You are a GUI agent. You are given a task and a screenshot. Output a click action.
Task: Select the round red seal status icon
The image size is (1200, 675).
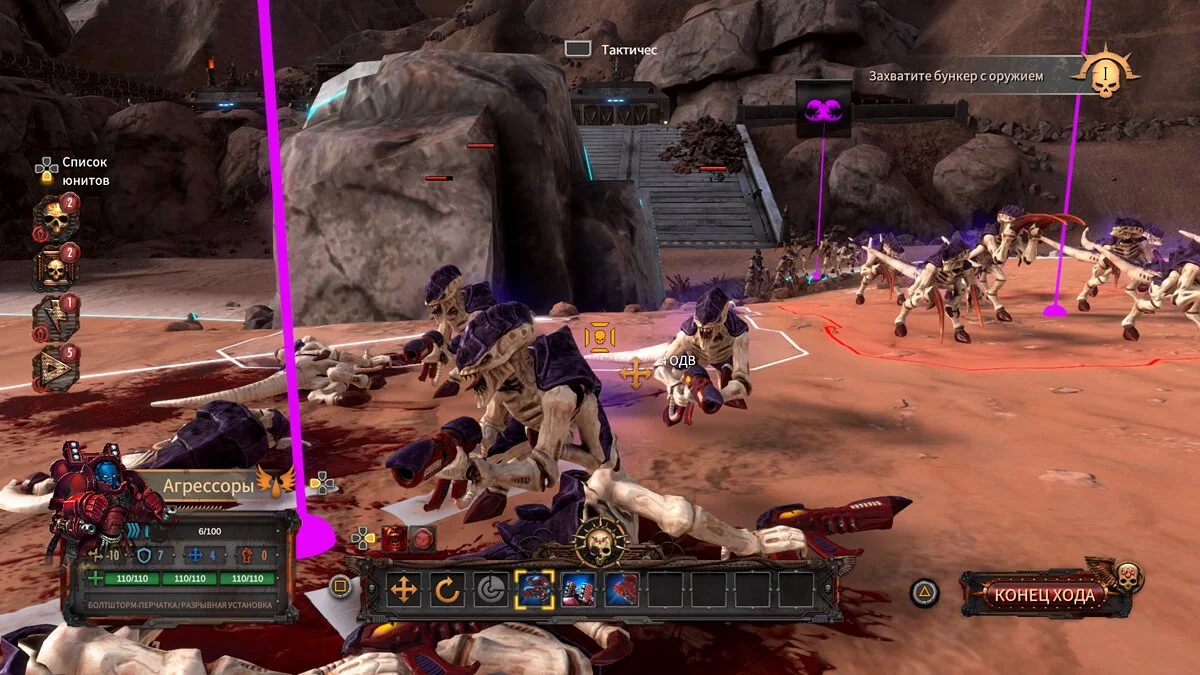[422, 538]
